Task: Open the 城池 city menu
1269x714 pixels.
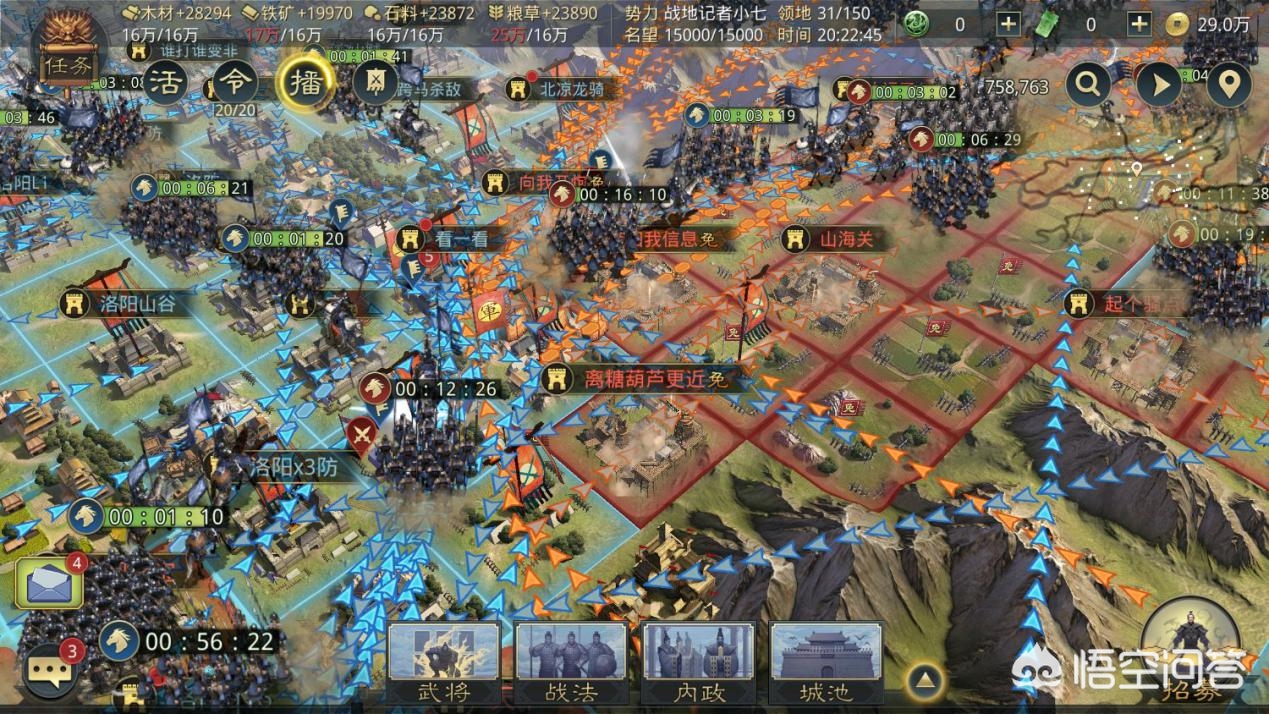Action: click(826, 663)
